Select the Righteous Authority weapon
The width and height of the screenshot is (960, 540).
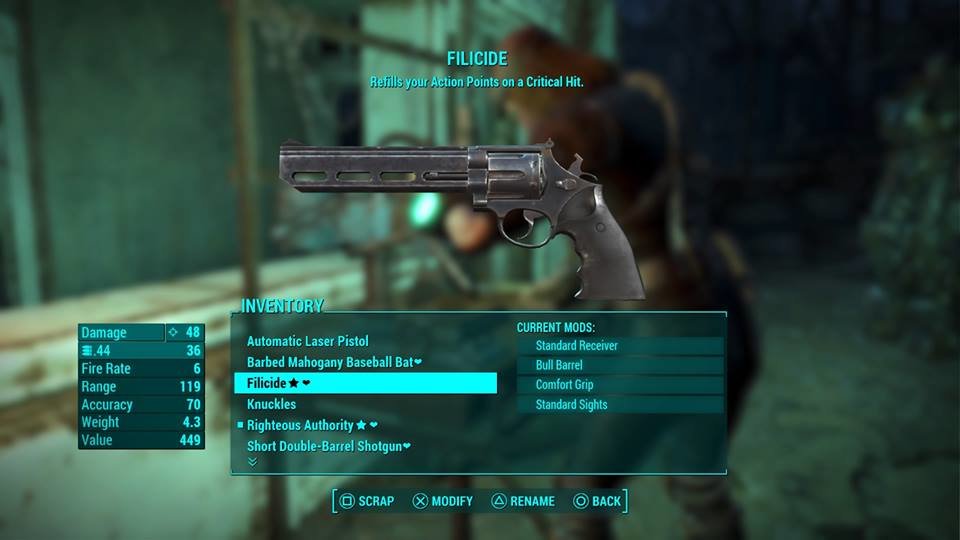(x=305, y=425)
